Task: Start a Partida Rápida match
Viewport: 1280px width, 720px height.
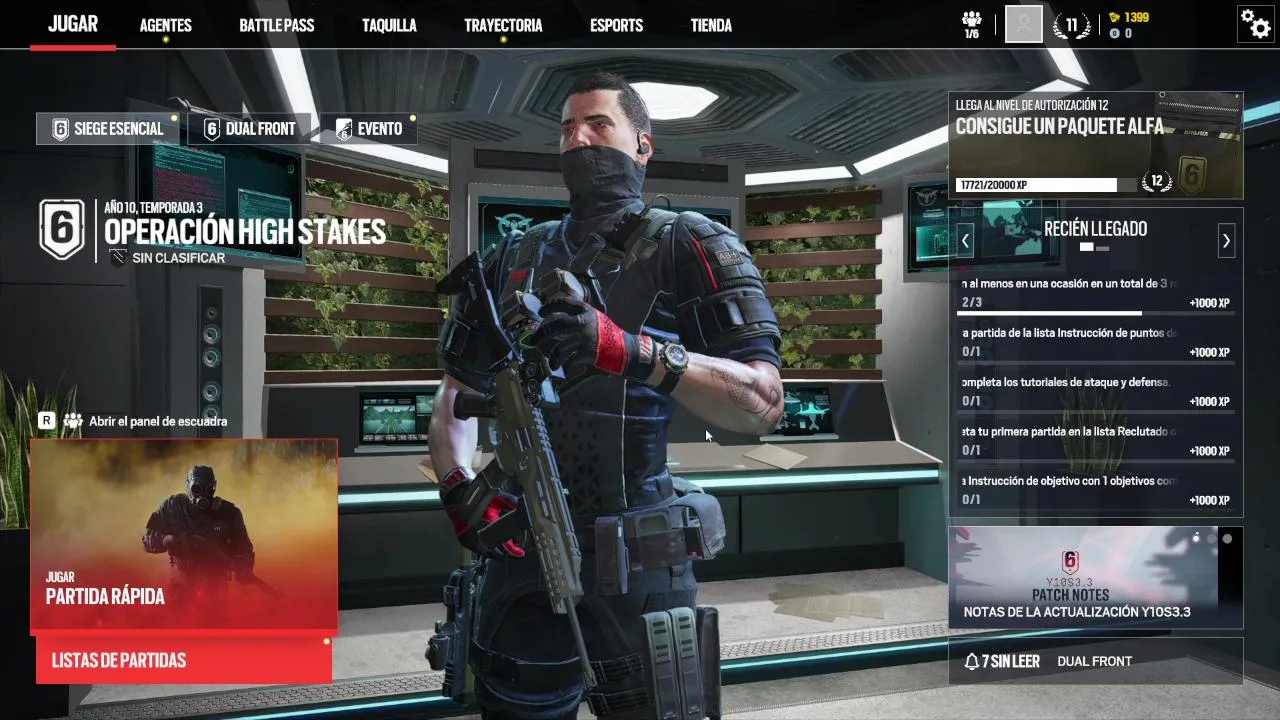Action: click(x=184, y=535)
